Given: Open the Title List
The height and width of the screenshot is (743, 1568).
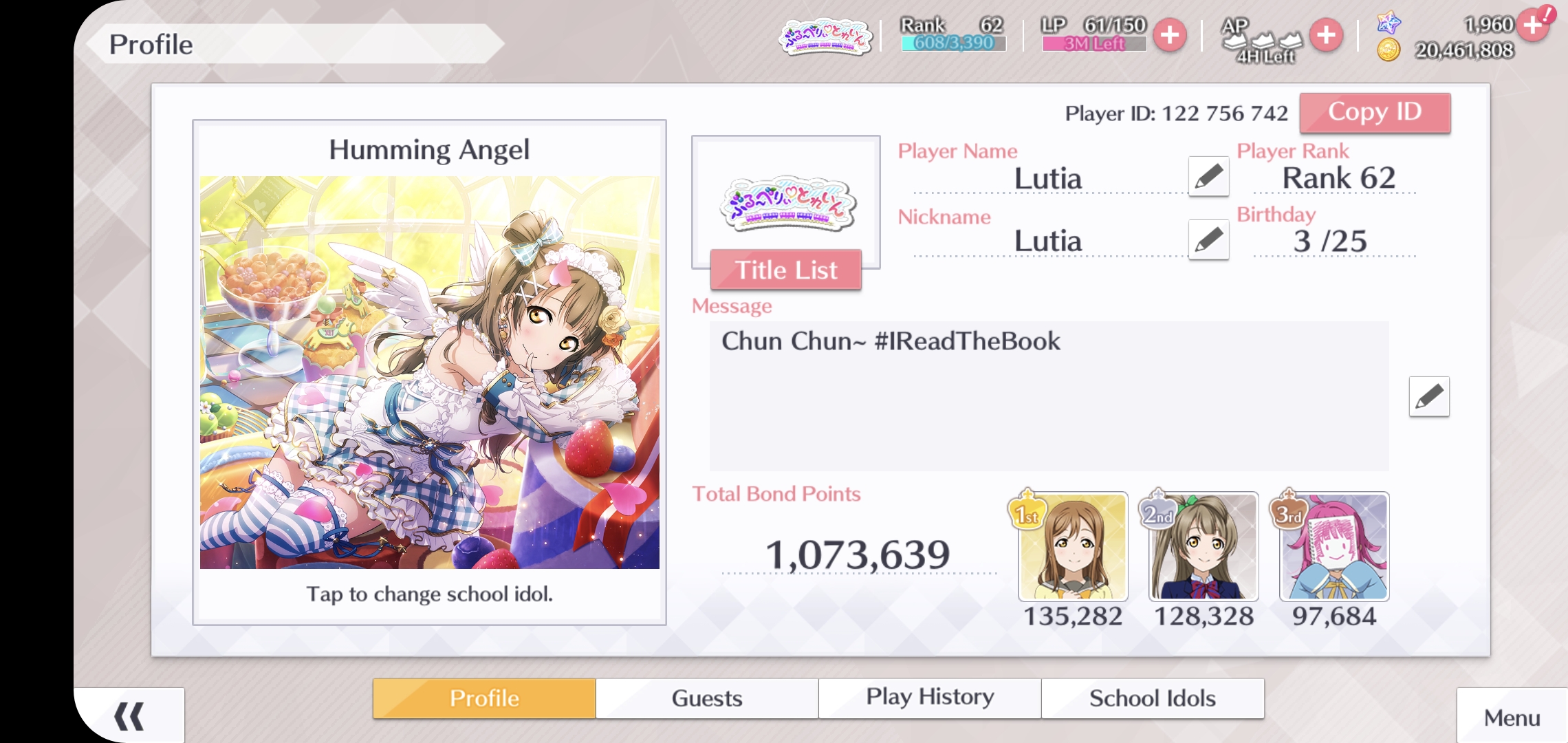Looking at the screenshot, I should click(785, 270).
